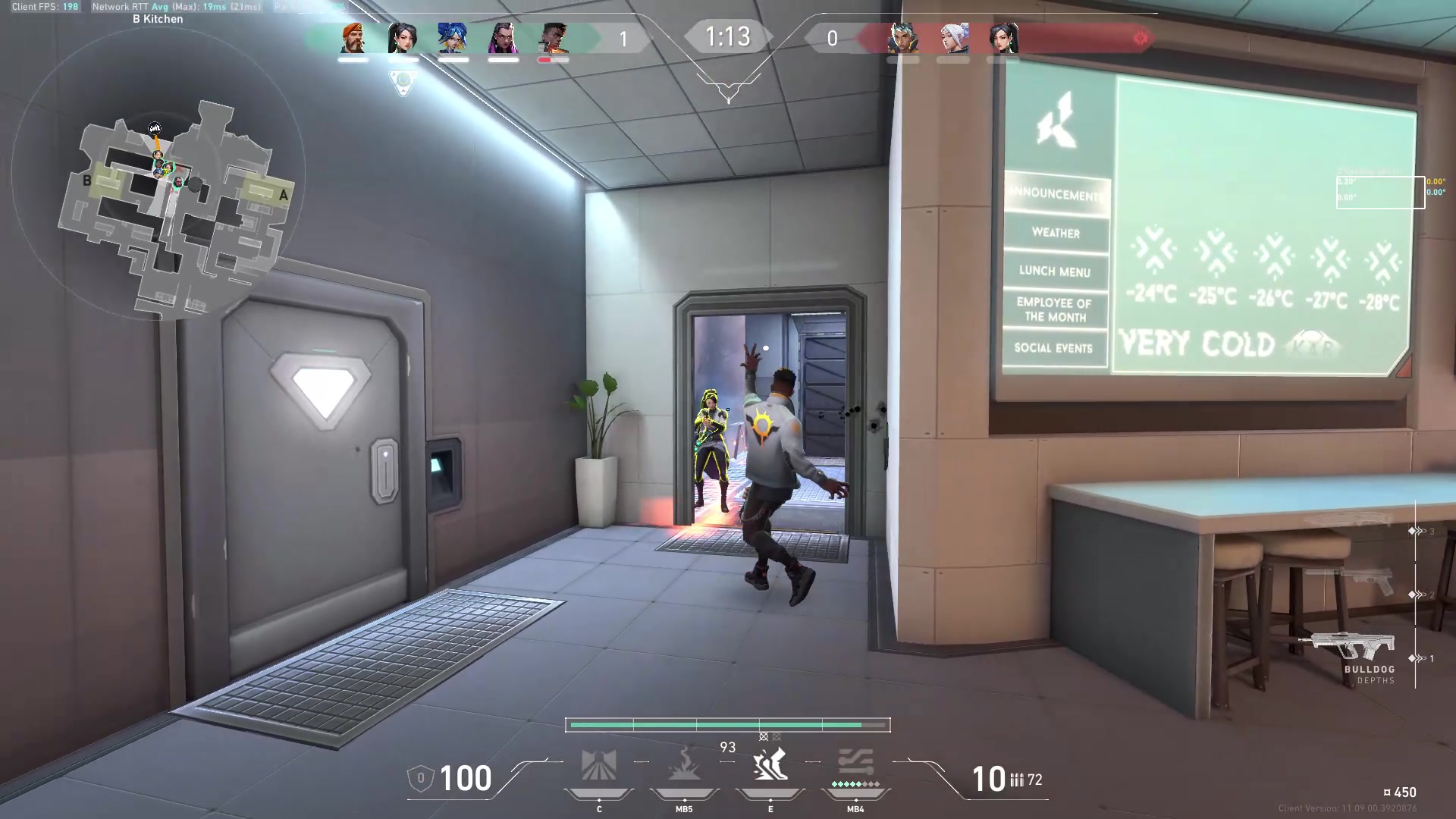Select Brimstone's portrait on the ally team

coord(353,38)
